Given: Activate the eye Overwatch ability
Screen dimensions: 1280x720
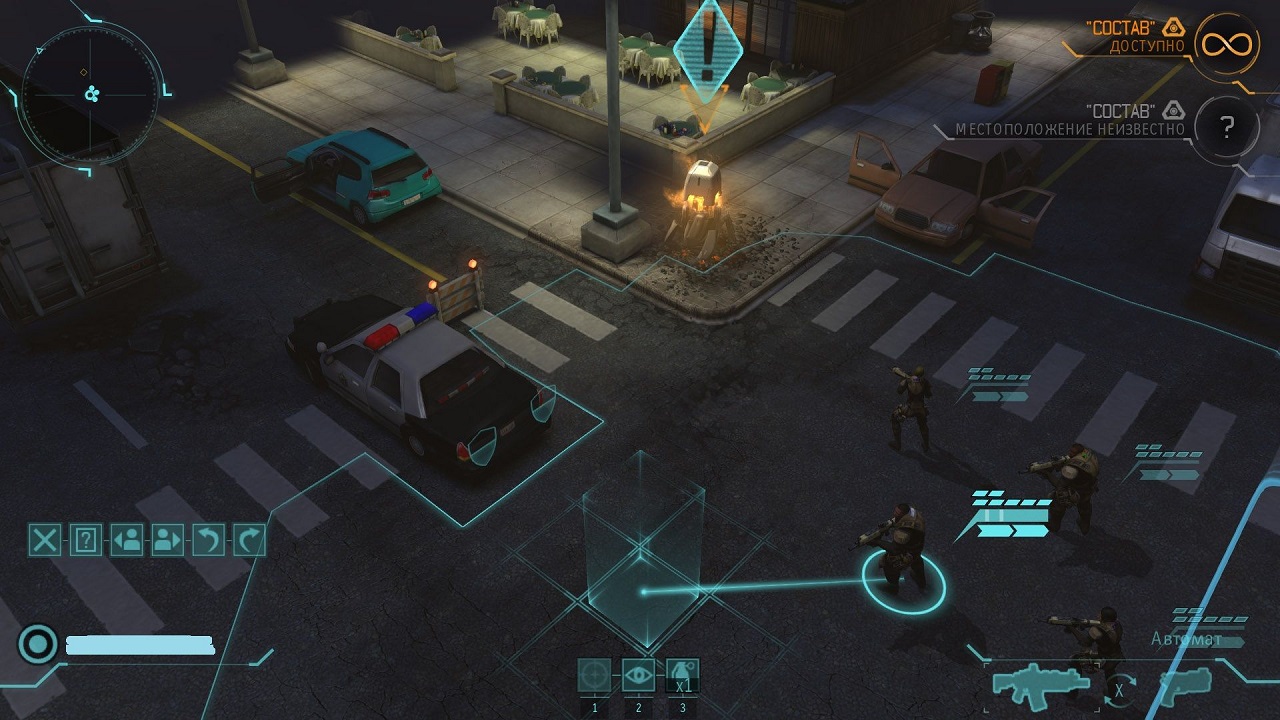Looking at the screenshot, I should (x=639, y=676).
